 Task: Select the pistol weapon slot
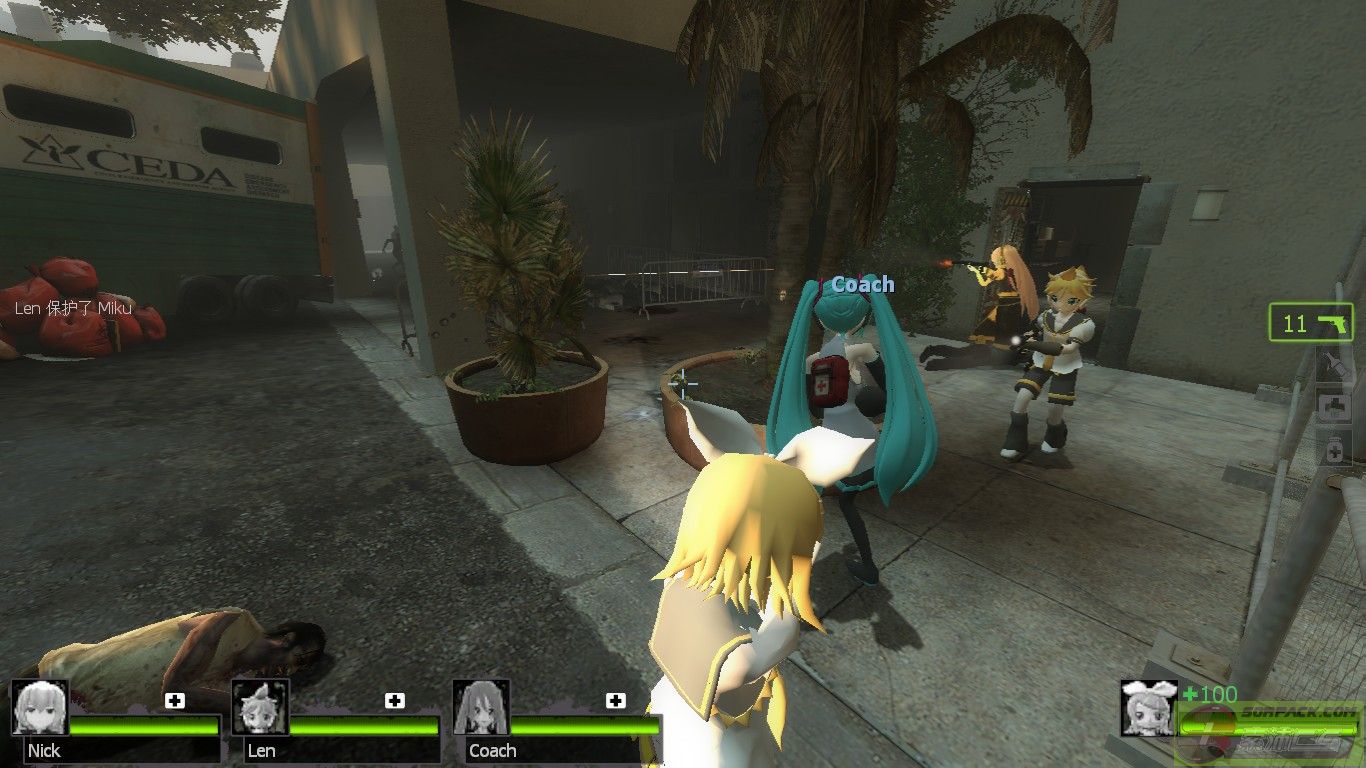(1310, 323)
